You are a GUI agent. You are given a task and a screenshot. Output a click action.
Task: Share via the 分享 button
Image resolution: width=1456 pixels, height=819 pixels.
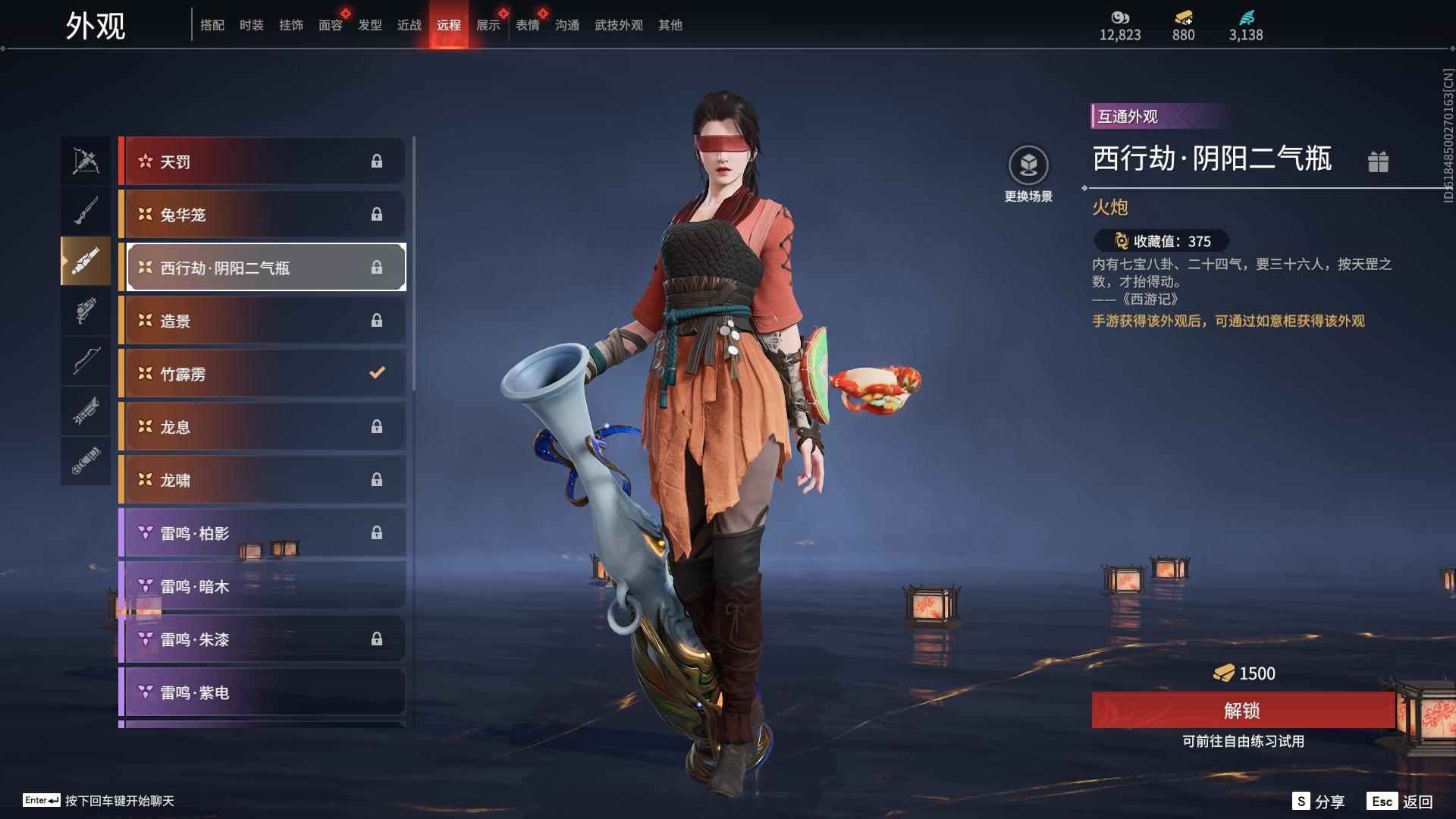[x=1319, y=802]
